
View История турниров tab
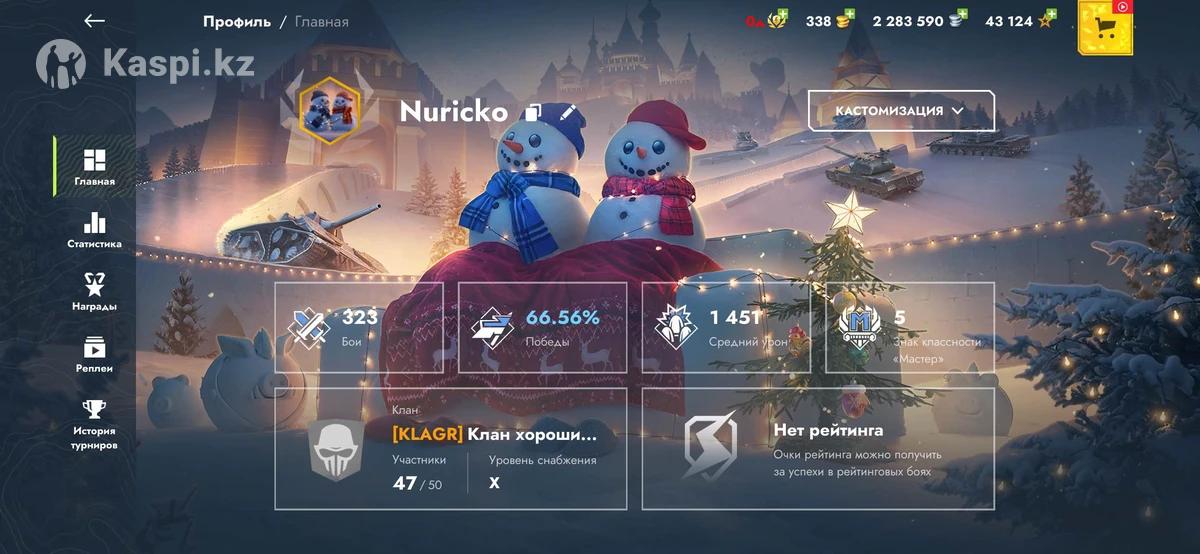coord(94,423)
